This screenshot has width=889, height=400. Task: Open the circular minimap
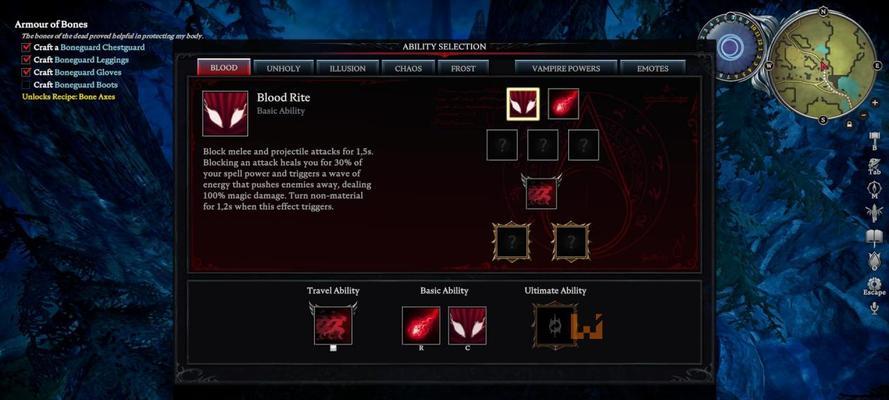pos(825,62)
